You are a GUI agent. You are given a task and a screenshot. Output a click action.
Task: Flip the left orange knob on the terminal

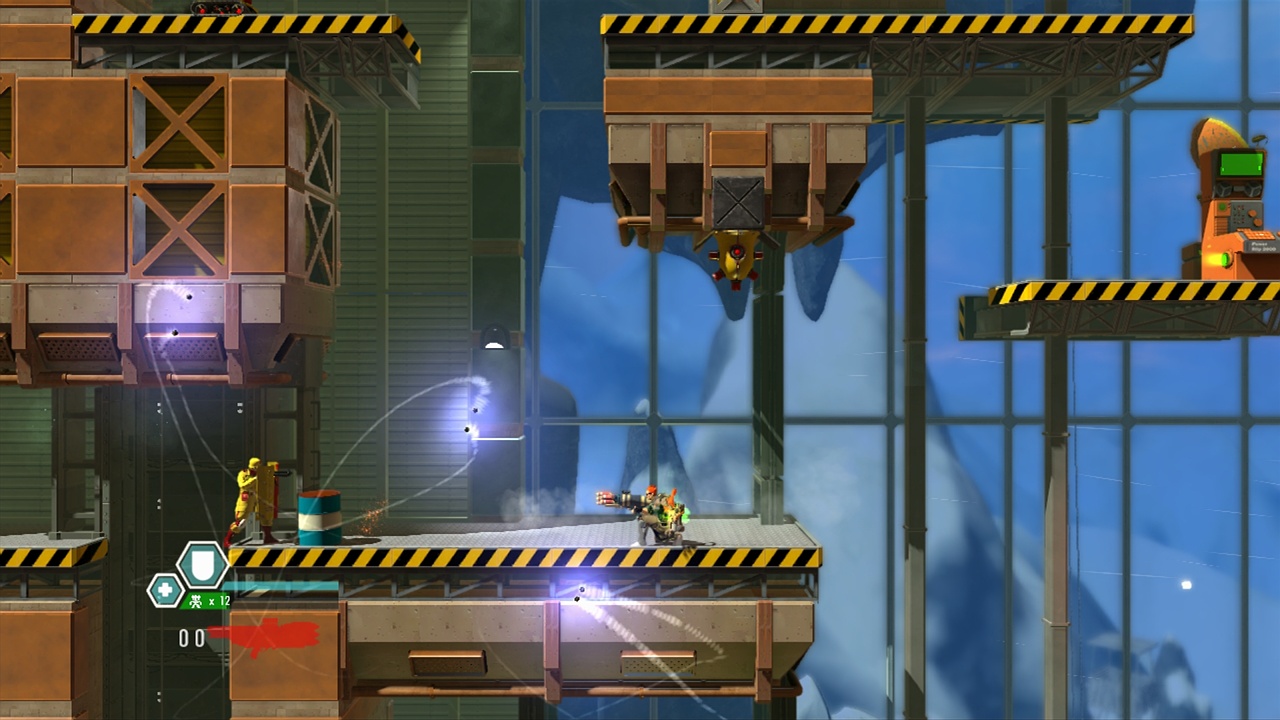[x=1252, y=213]
